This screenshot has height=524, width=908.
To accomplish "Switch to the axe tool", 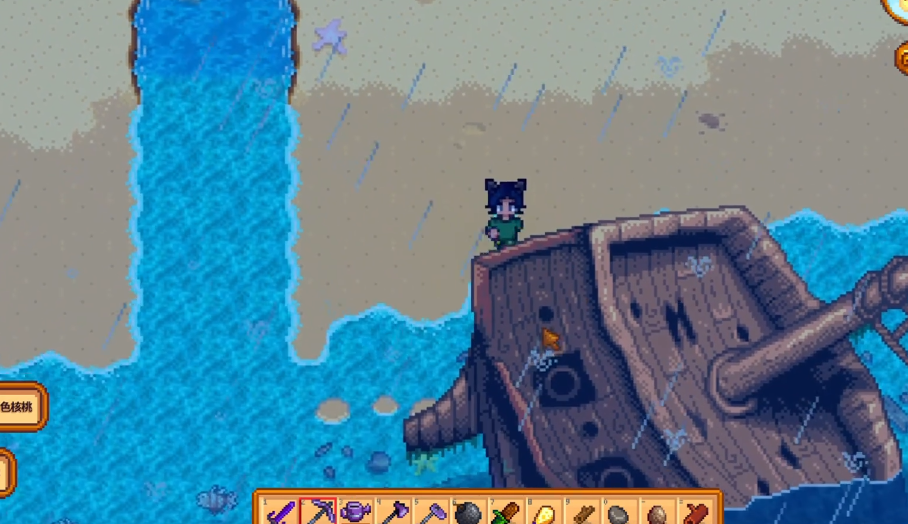I will click(393, 513).
